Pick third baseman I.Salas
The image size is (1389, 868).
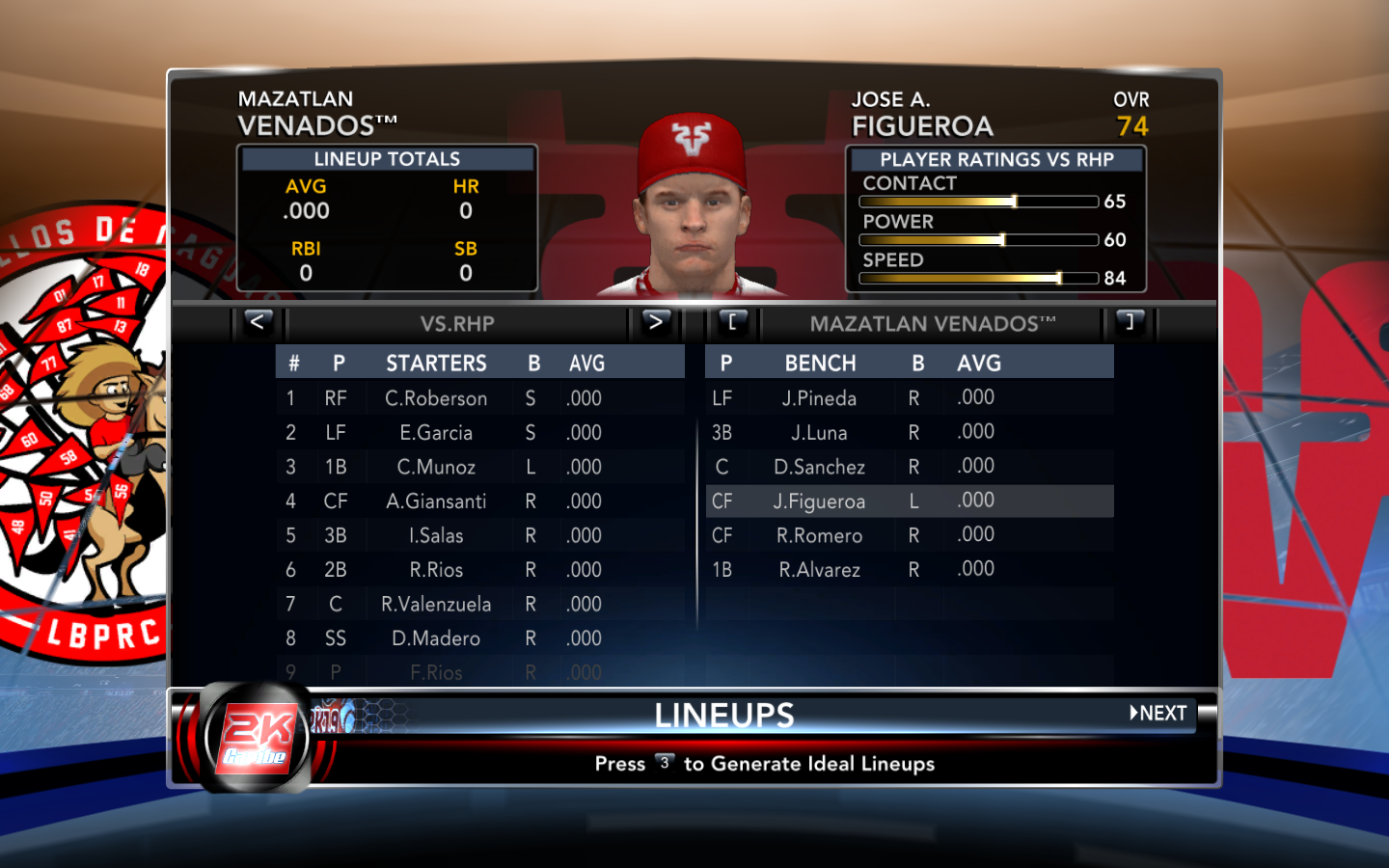pyautogui.click(x=436, y=536)
